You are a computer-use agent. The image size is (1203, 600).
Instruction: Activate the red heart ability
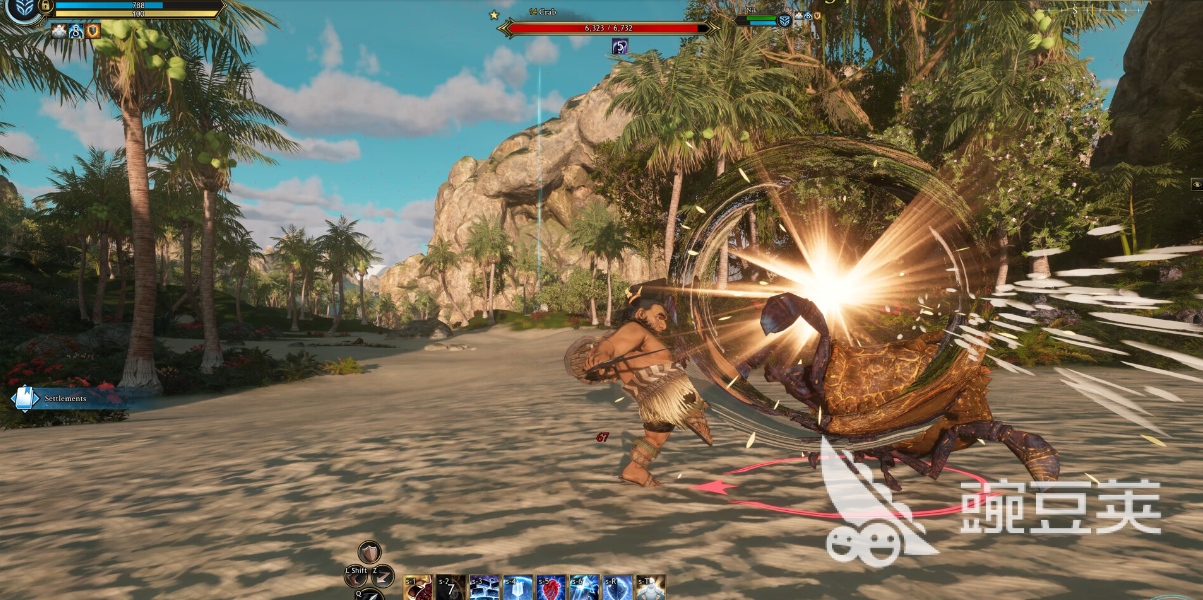551,588
